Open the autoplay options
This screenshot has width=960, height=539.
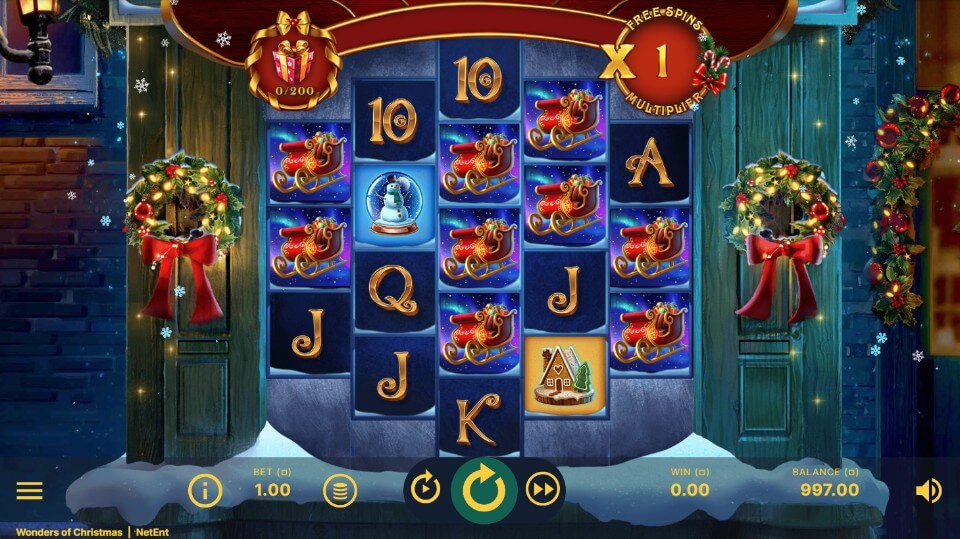[425, 489]
